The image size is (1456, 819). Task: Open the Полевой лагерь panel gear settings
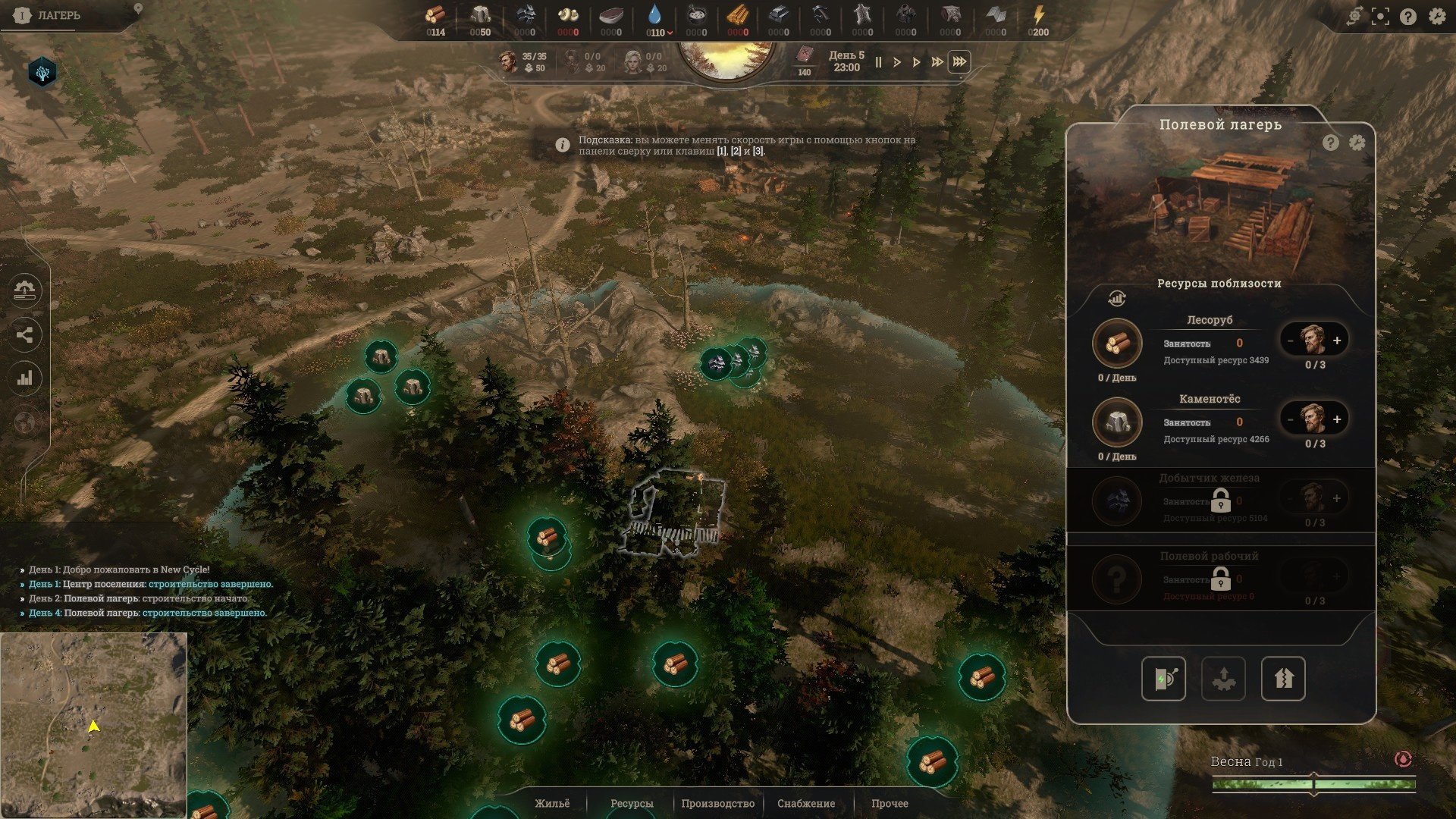[x=1357, y=143]
